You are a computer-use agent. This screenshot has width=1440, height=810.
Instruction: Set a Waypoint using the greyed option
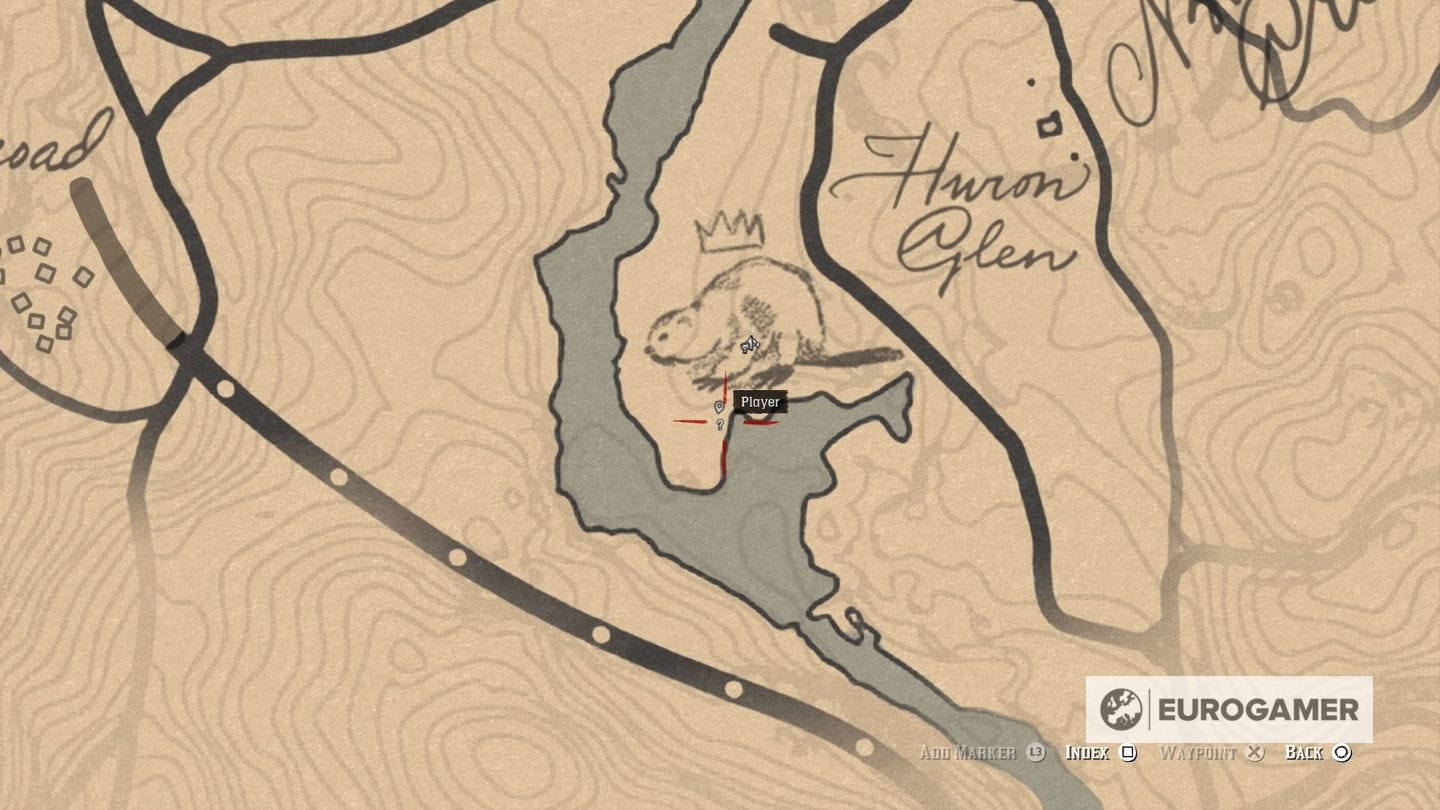point(1200,752)
